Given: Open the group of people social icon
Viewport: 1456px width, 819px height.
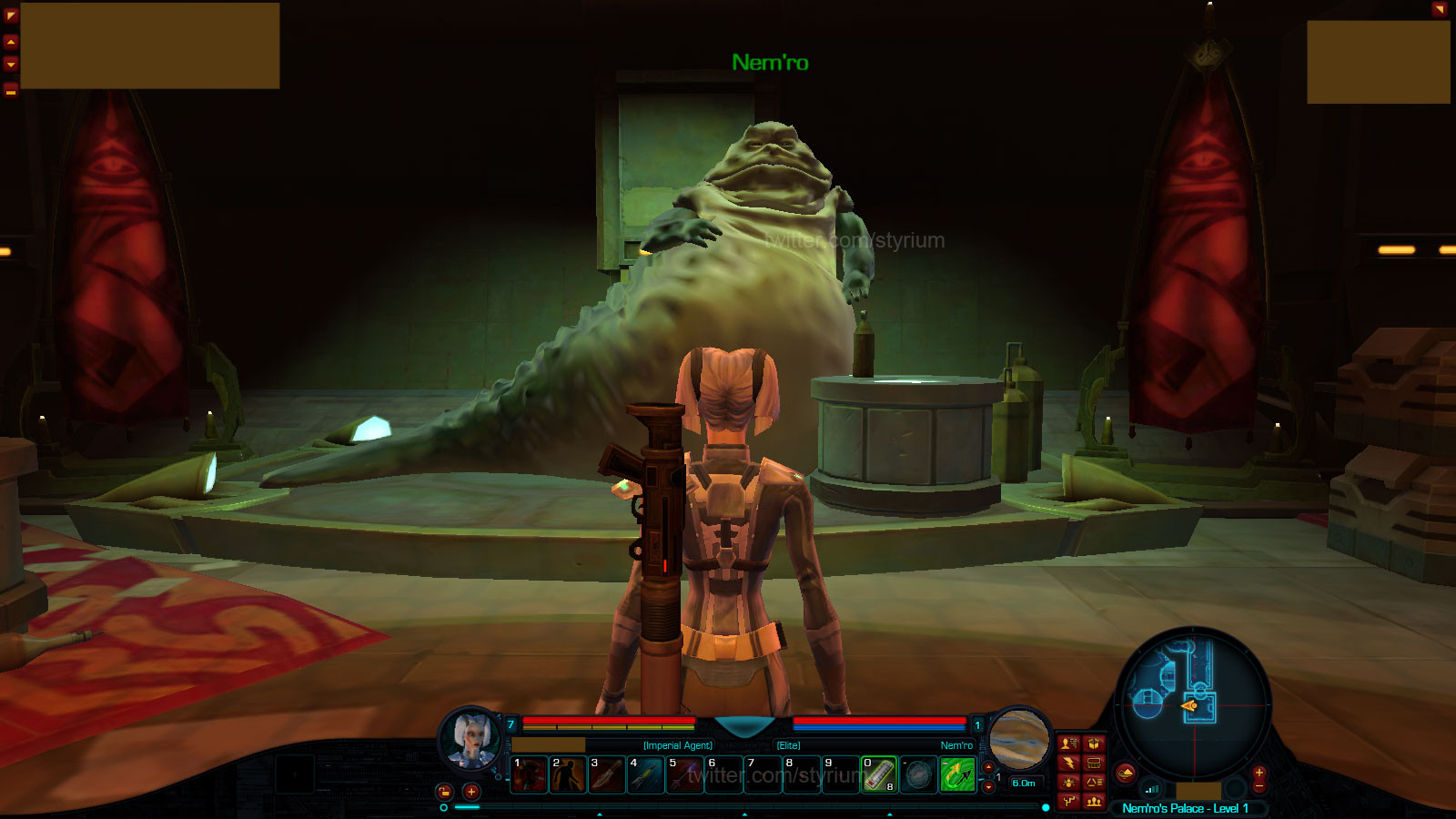Looking at the screenshot, I should click(x=1094, y=802).
